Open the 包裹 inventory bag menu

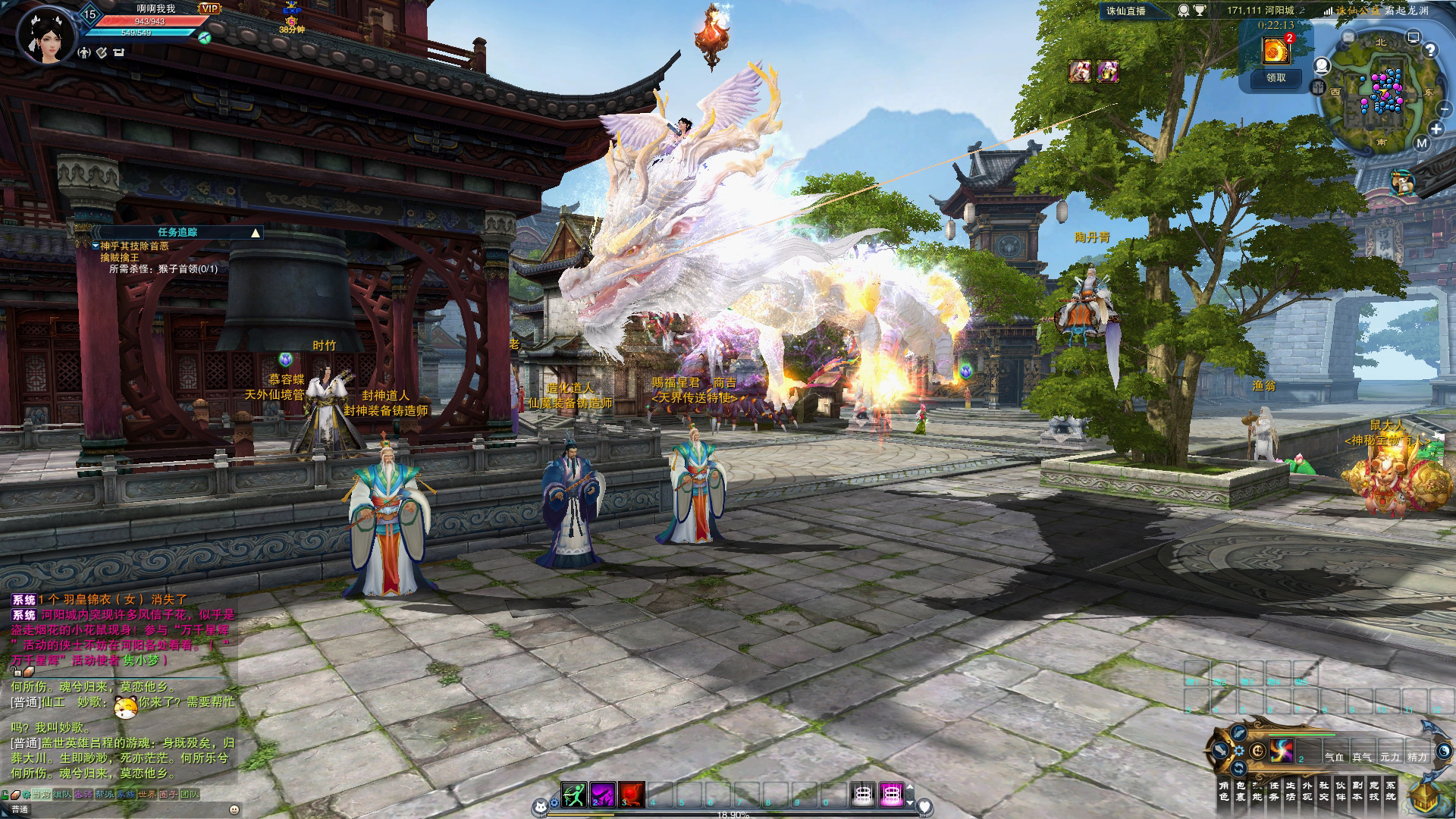(1240, 791)
